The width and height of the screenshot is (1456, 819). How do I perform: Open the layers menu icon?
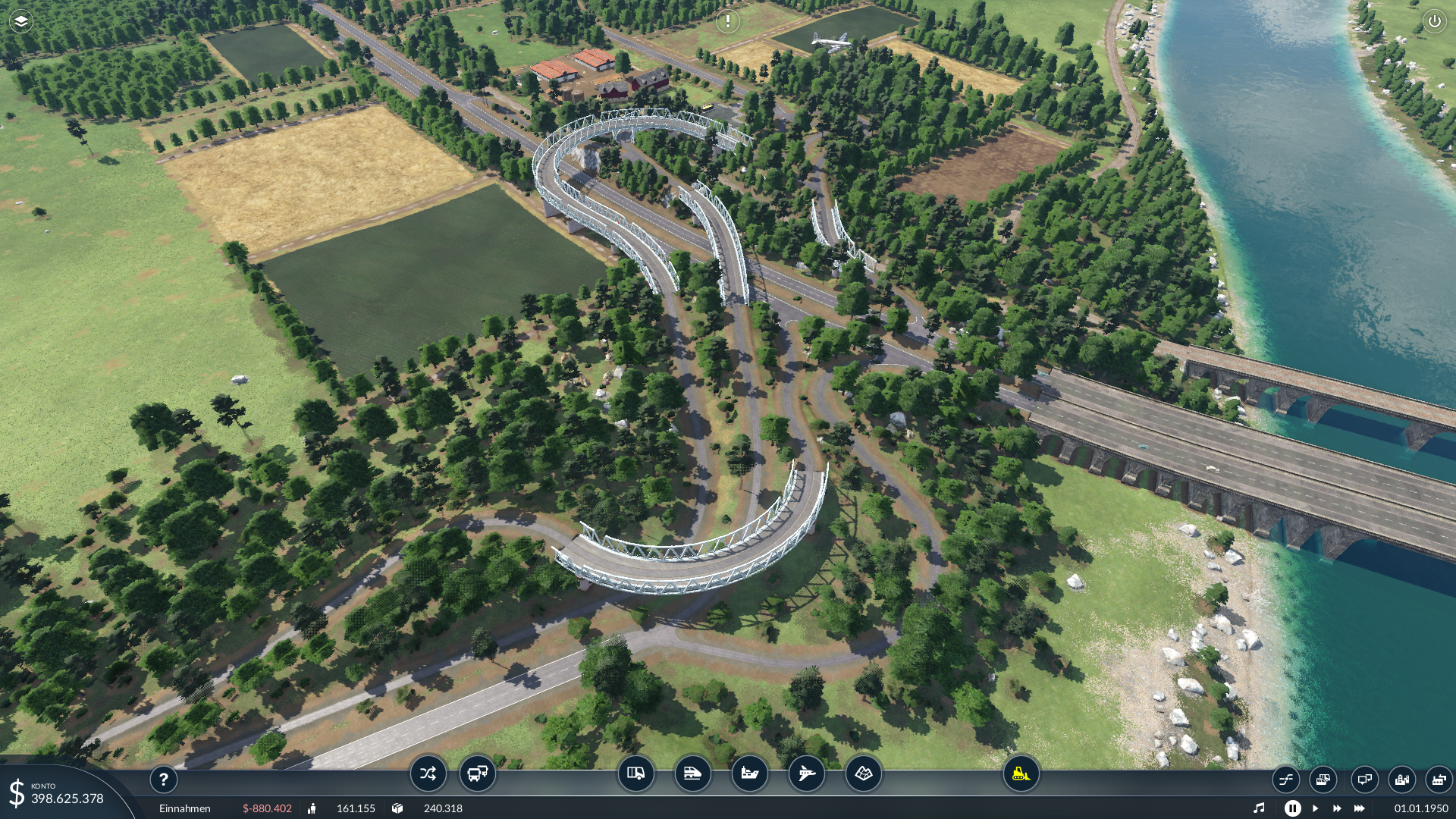(21, 21)
